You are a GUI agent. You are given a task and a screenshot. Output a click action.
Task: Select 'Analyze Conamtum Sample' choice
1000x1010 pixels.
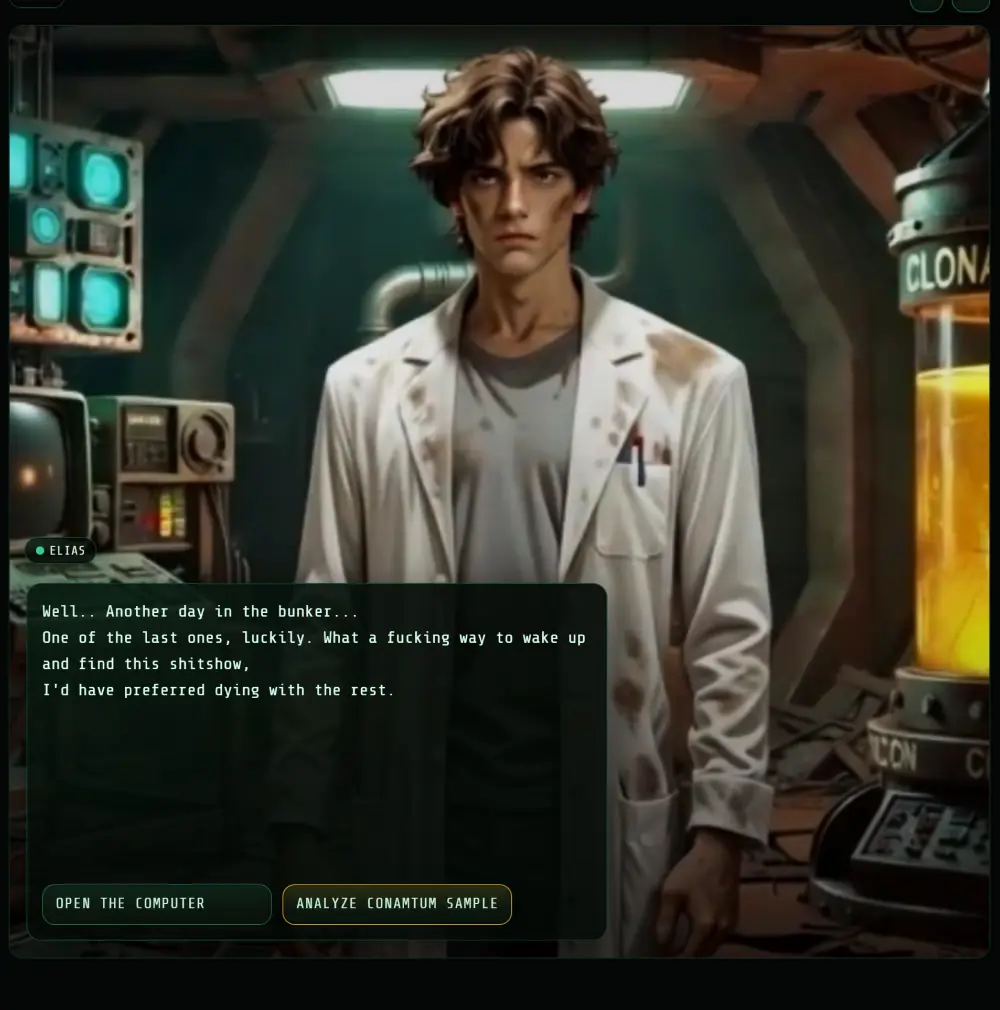397,904
